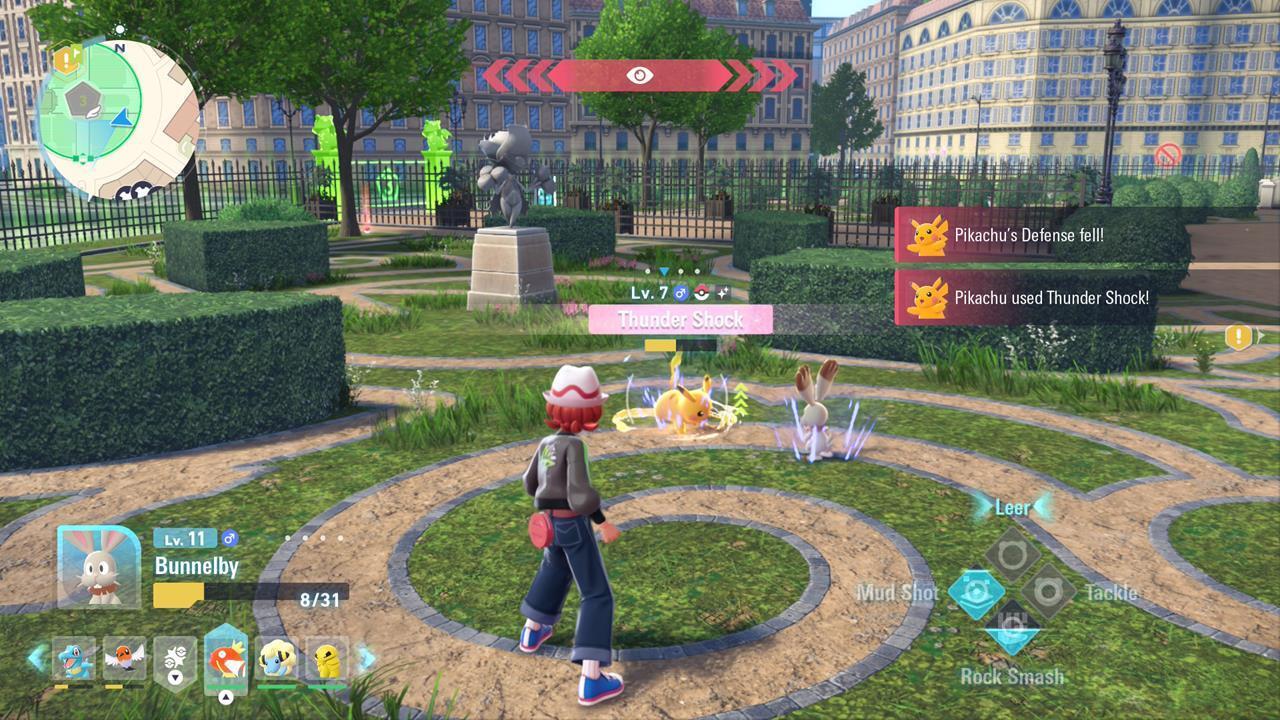Select Fletchling in the party bar
Image resolution: width=1280 pixels, height=720 pixels.
pos(123,660)
